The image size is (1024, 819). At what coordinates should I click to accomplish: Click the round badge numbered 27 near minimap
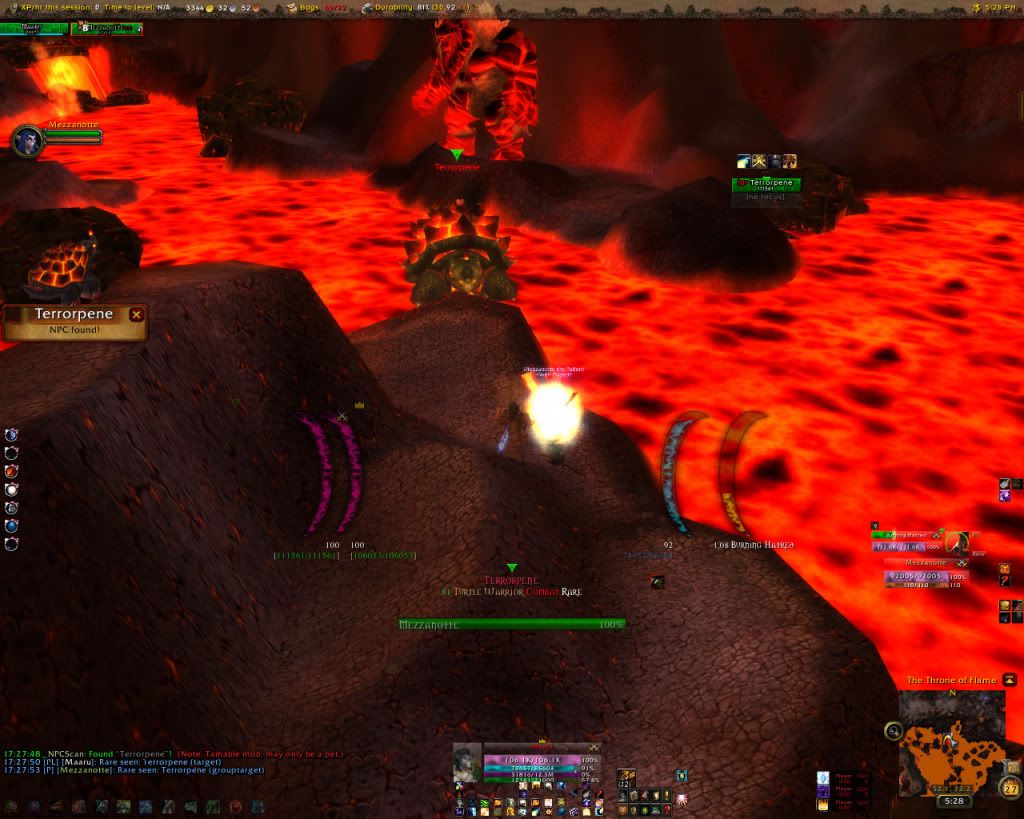(1010, 790)
